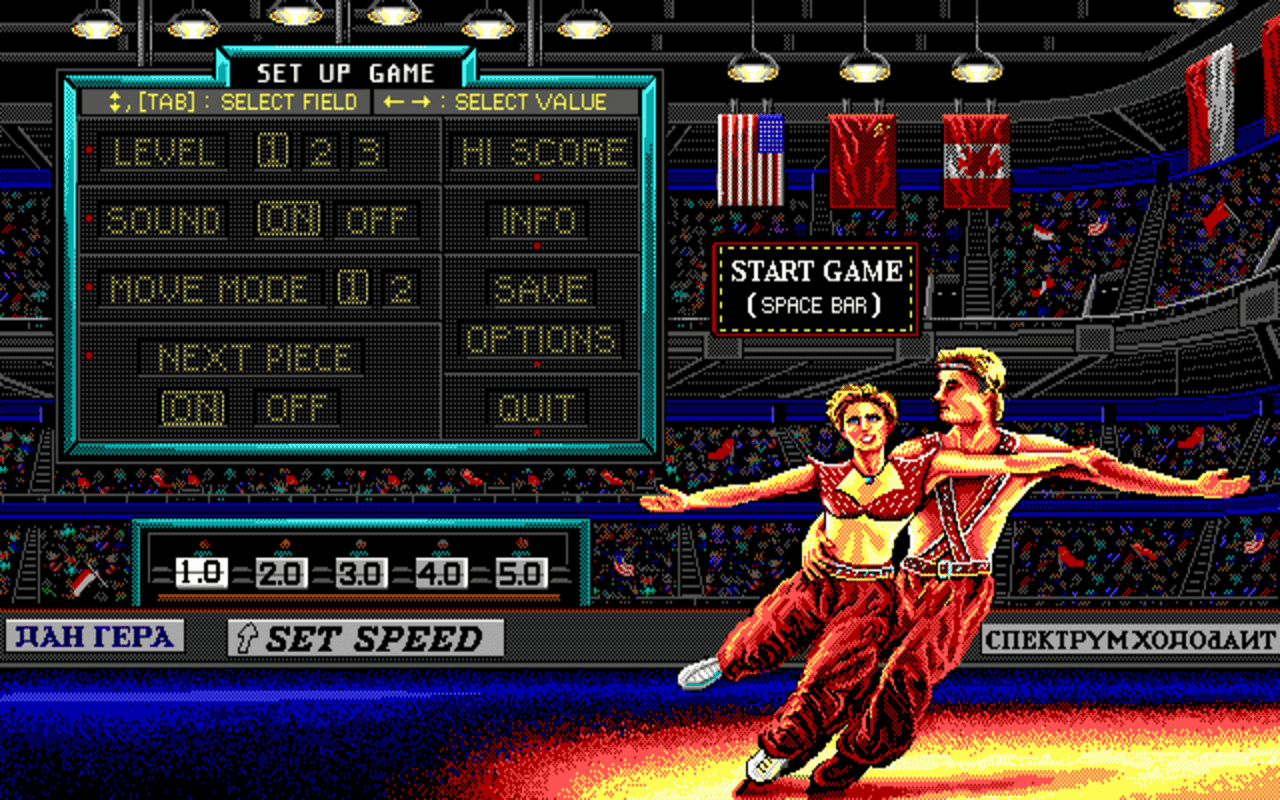Image resolution: width=1280 pixels, height=800 pixels.
Task: Open the HI SCORE screen
Action: [543, 152]
